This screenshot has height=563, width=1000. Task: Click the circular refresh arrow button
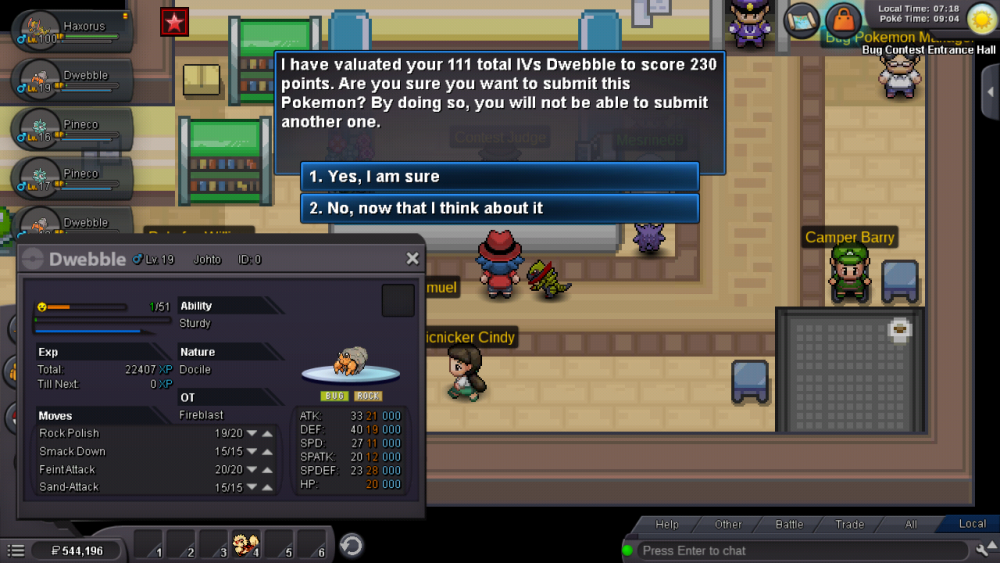(351, 546)
